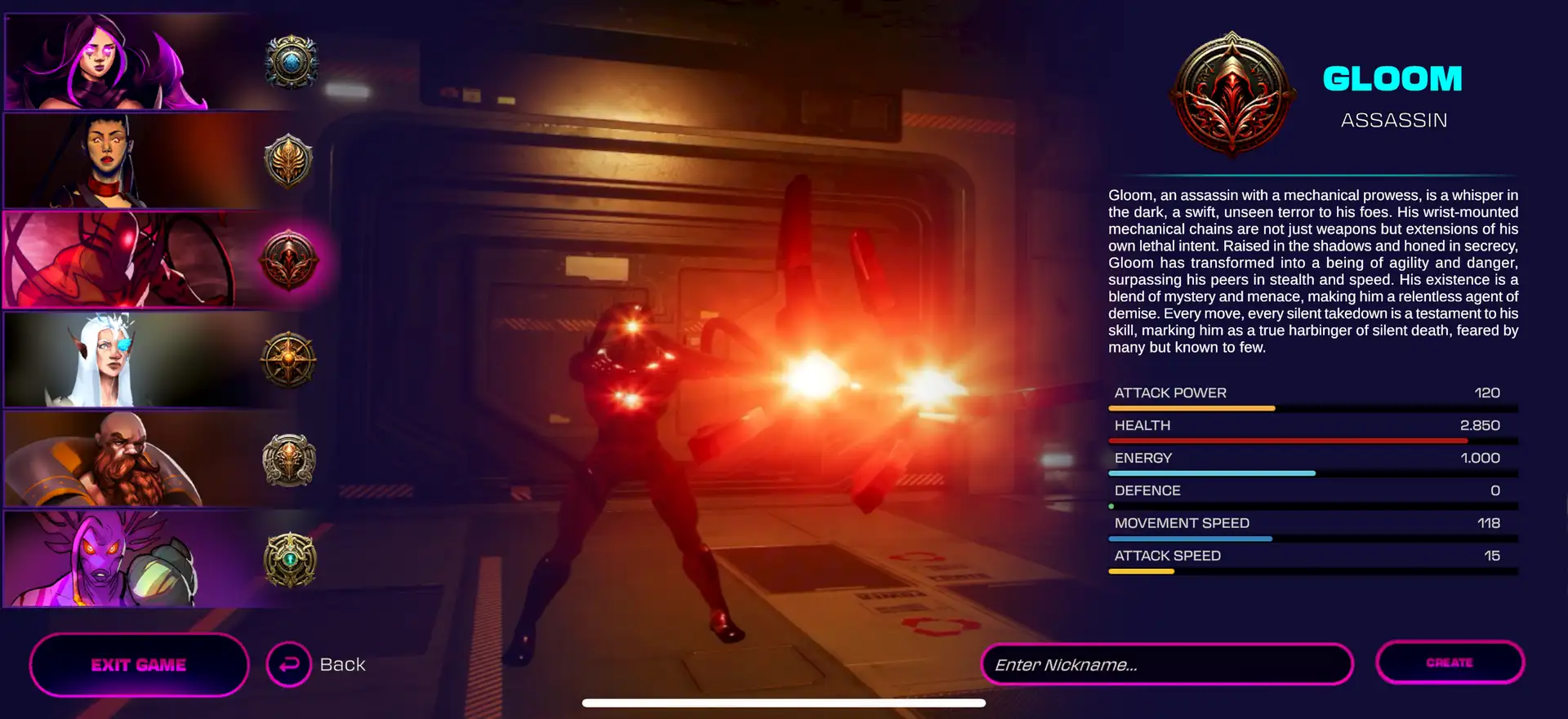Select the purple alien with orange eyes
Screen dimensions: 1568x719
[x=147, y=559]
